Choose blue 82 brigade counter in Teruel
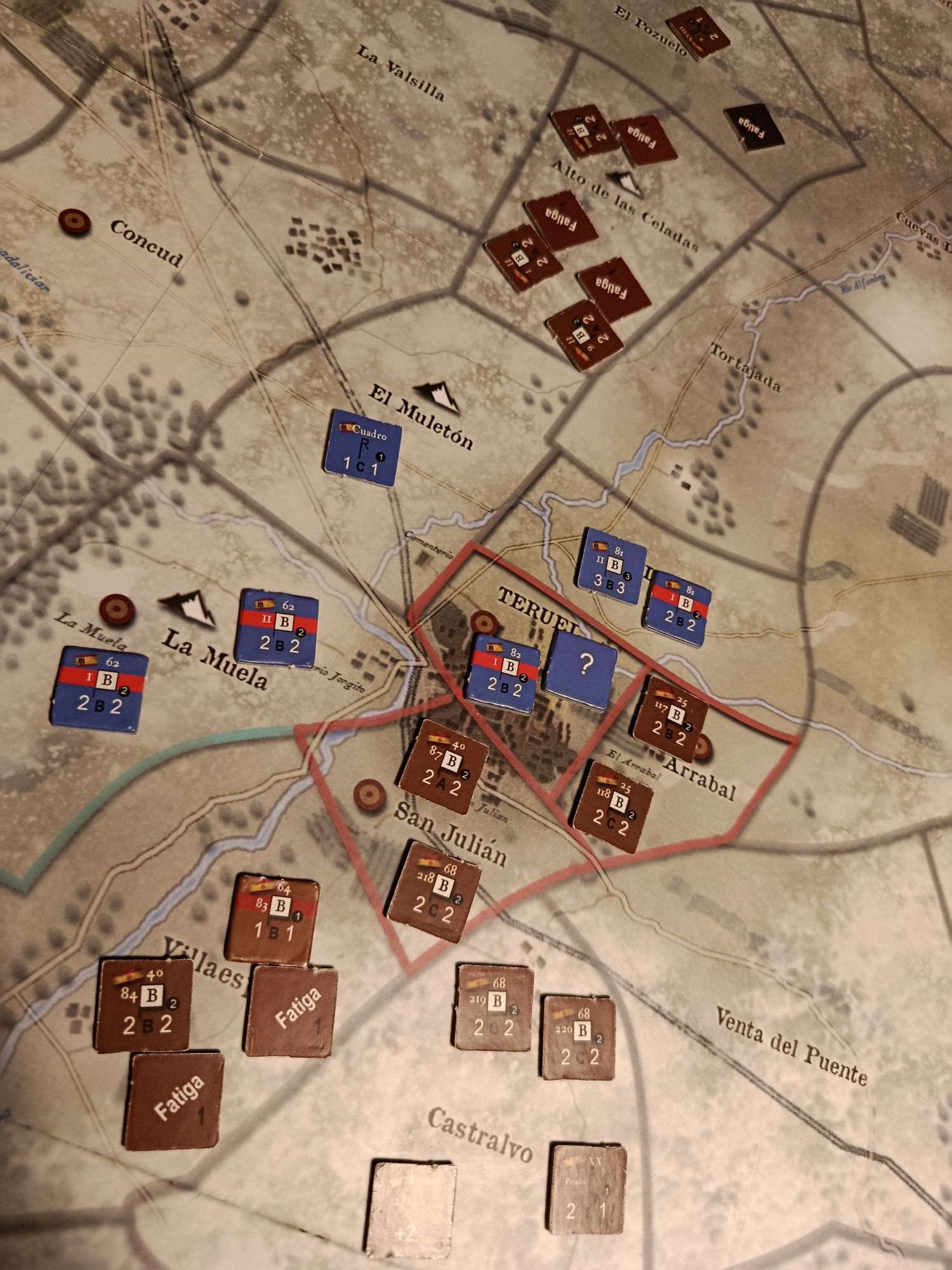This screenshot has height=1270, width=952. pos(503,674)
